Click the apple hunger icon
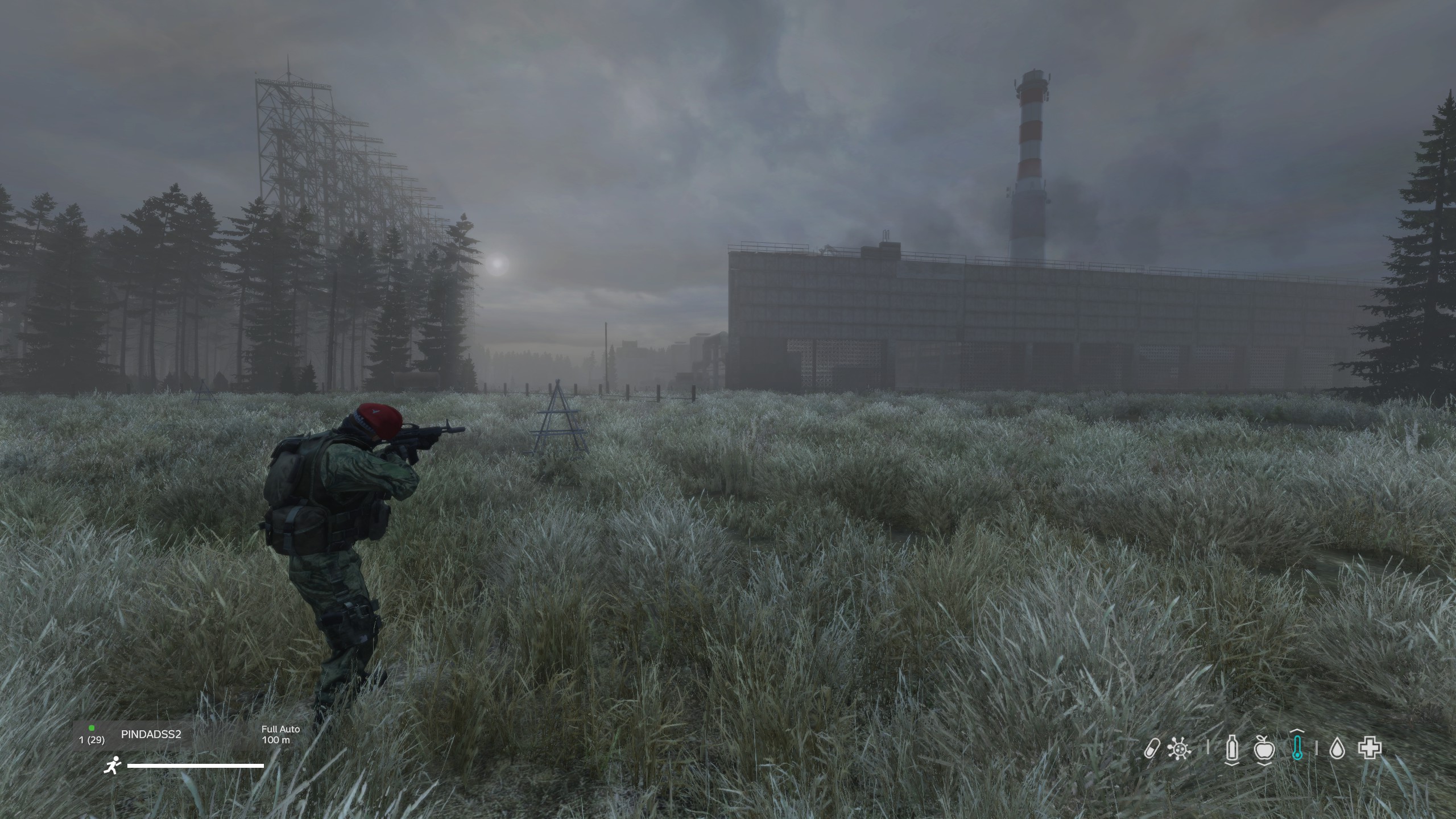 click(1264, 748)
